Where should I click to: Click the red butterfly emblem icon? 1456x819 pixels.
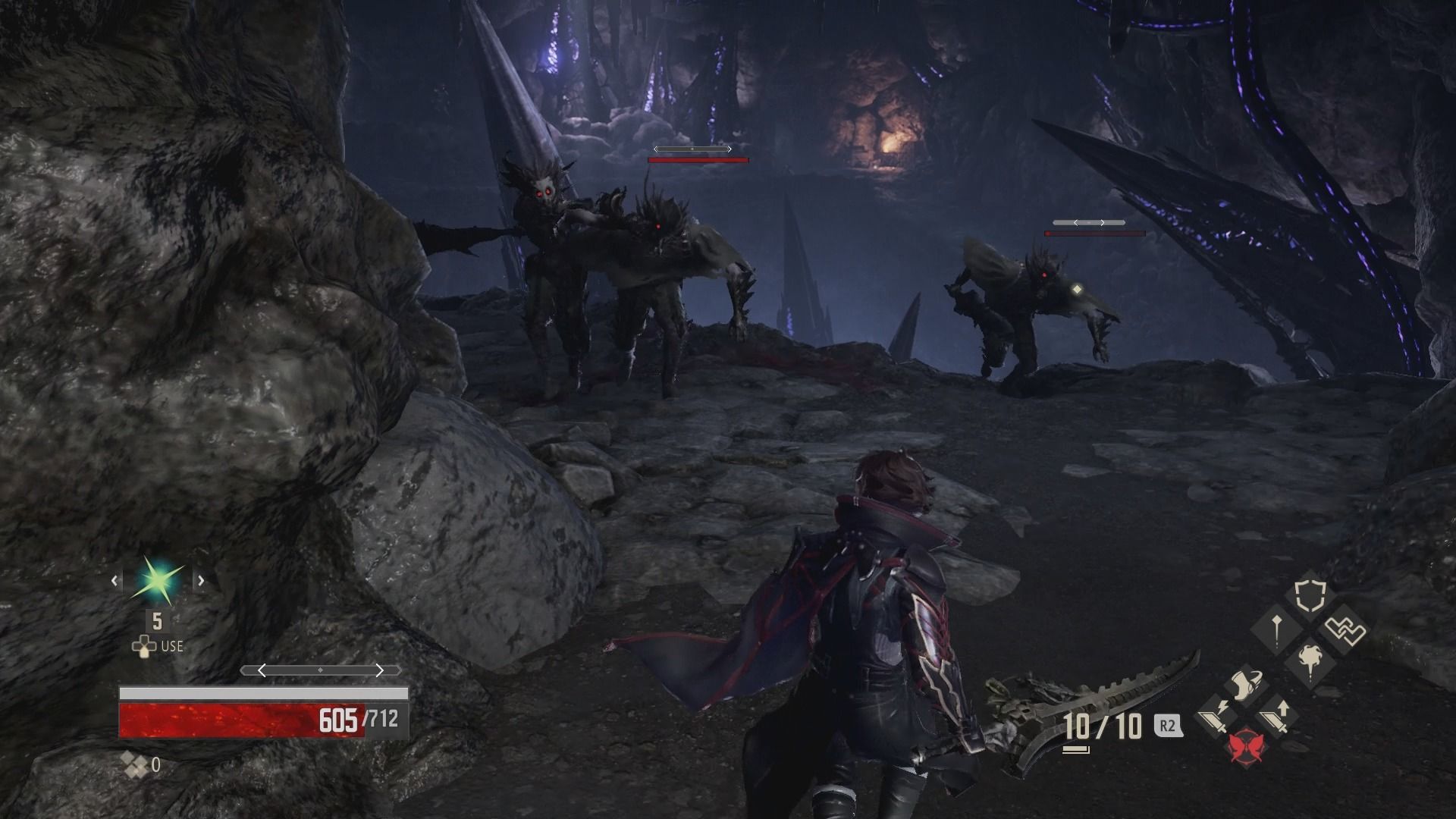(1246, 746)
